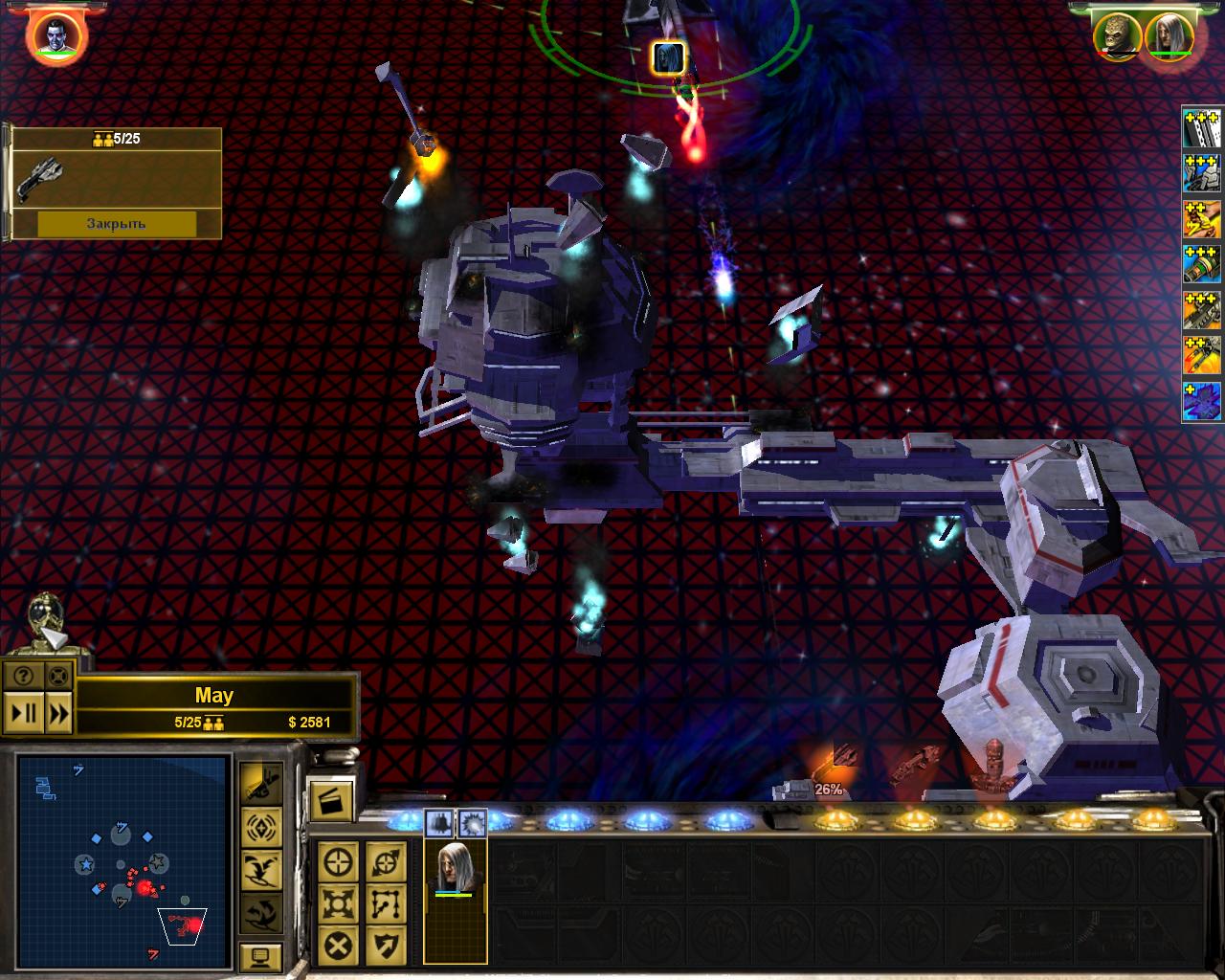This screenshot has width=1225, height=980.
Task: Toggle the play/pause game speed button
Action: pos(24,713)
